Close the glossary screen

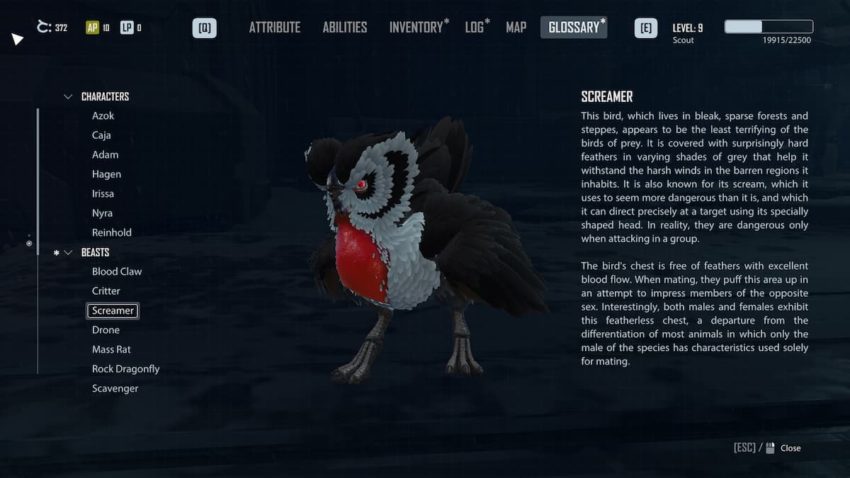coord(790,448)
